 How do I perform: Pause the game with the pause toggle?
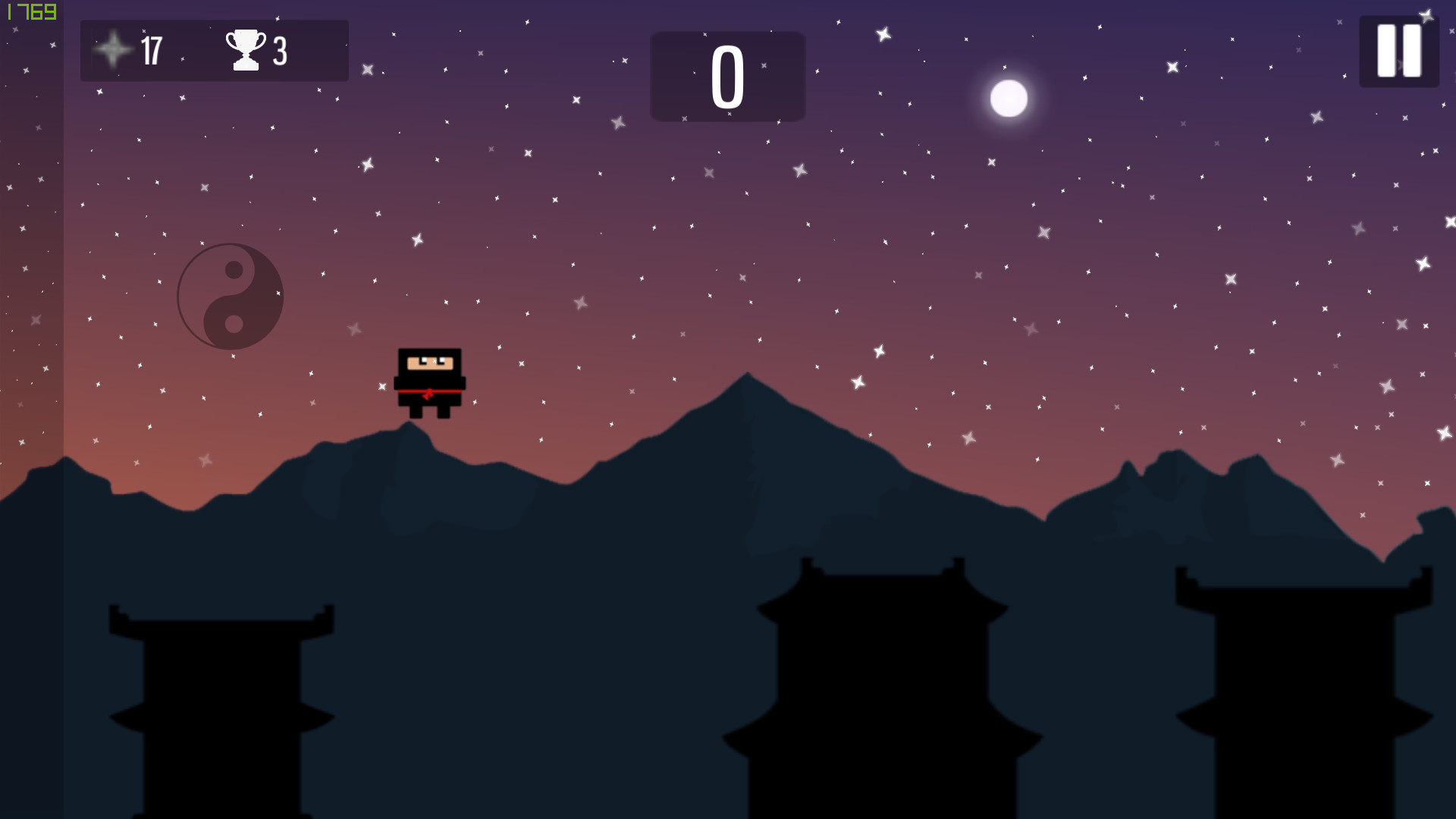pos(1398,50)
